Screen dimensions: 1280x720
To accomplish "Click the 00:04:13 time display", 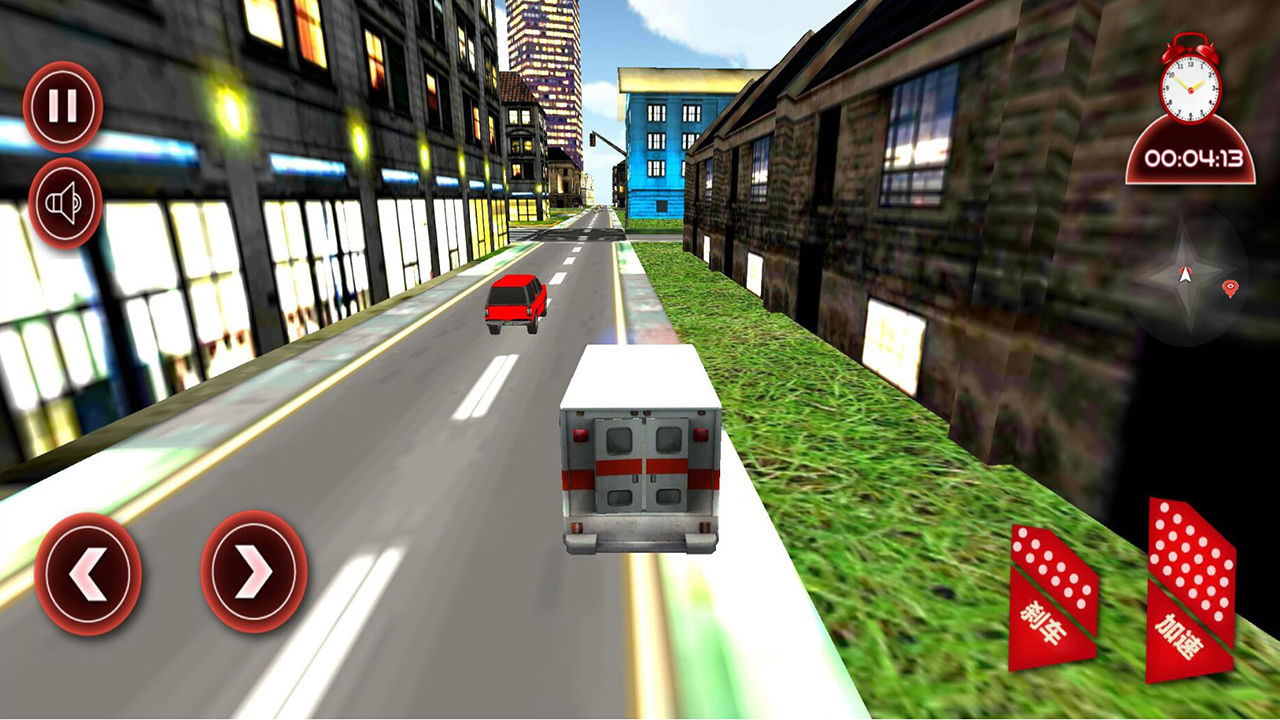I will [1189, 155].
